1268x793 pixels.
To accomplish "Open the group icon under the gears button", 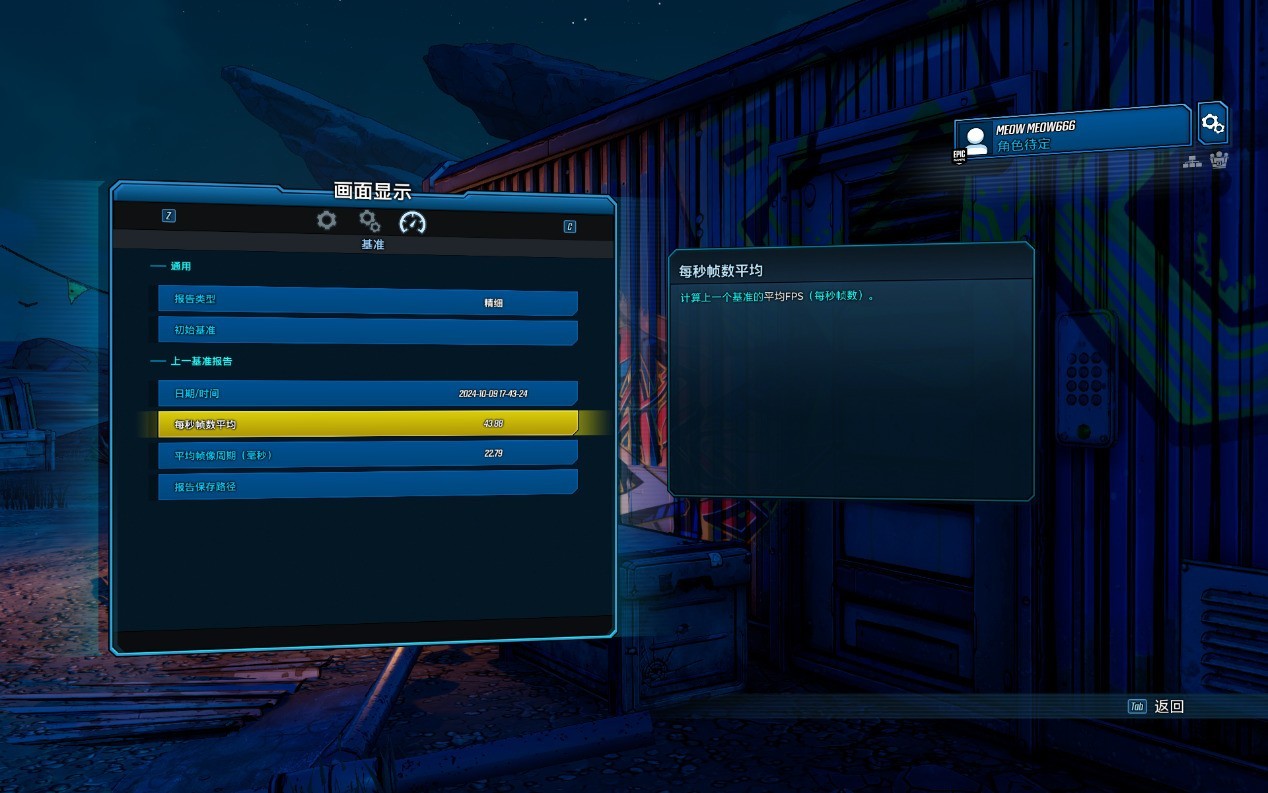I will [x=1218, y=161].
